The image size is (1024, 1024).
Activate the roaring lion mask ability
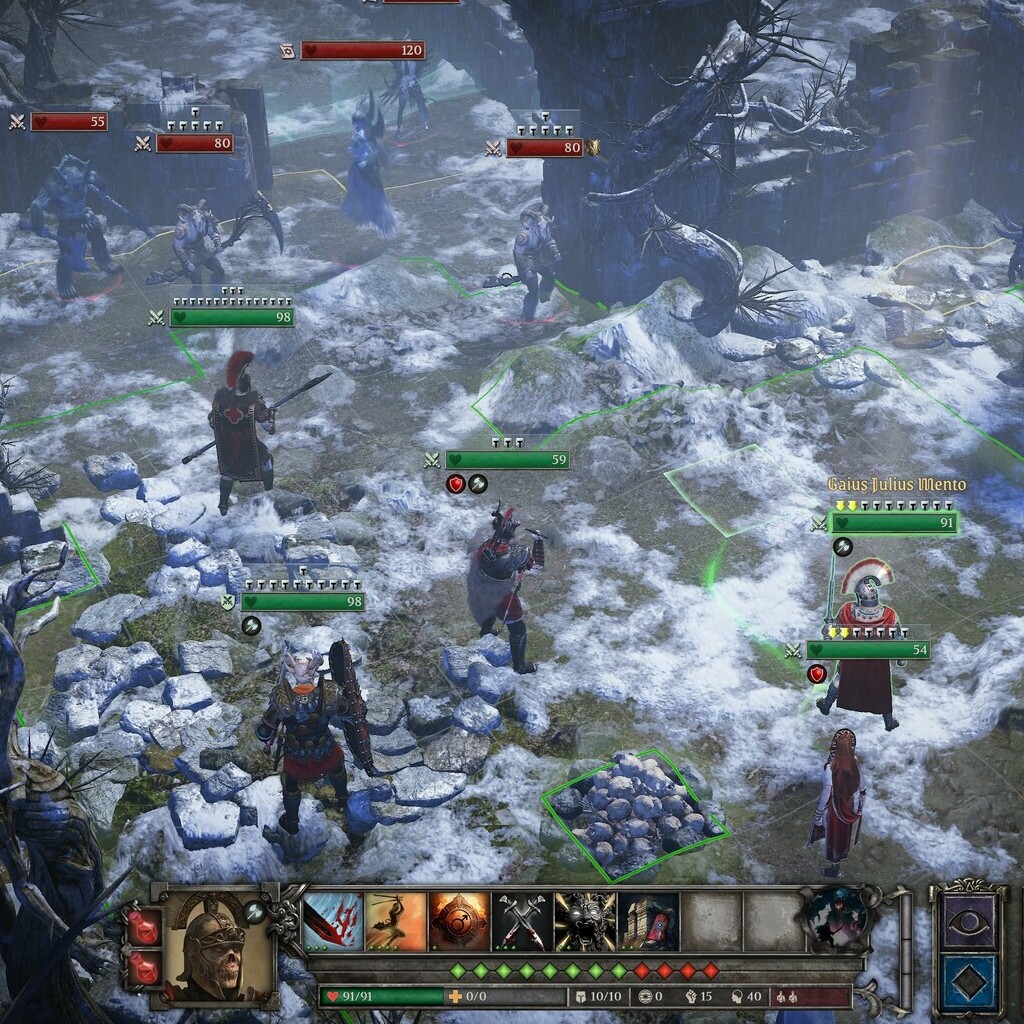586,921
